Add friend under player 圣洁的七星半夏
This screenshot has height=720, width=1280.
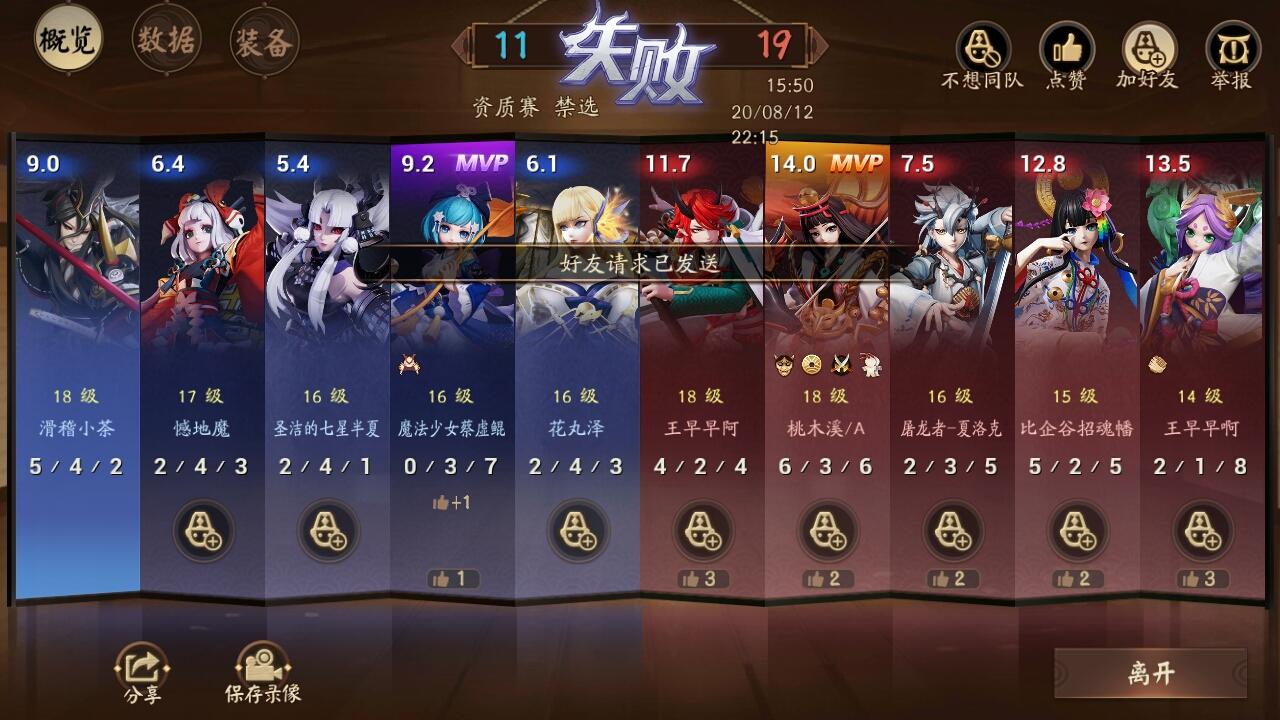coord(325,531)
